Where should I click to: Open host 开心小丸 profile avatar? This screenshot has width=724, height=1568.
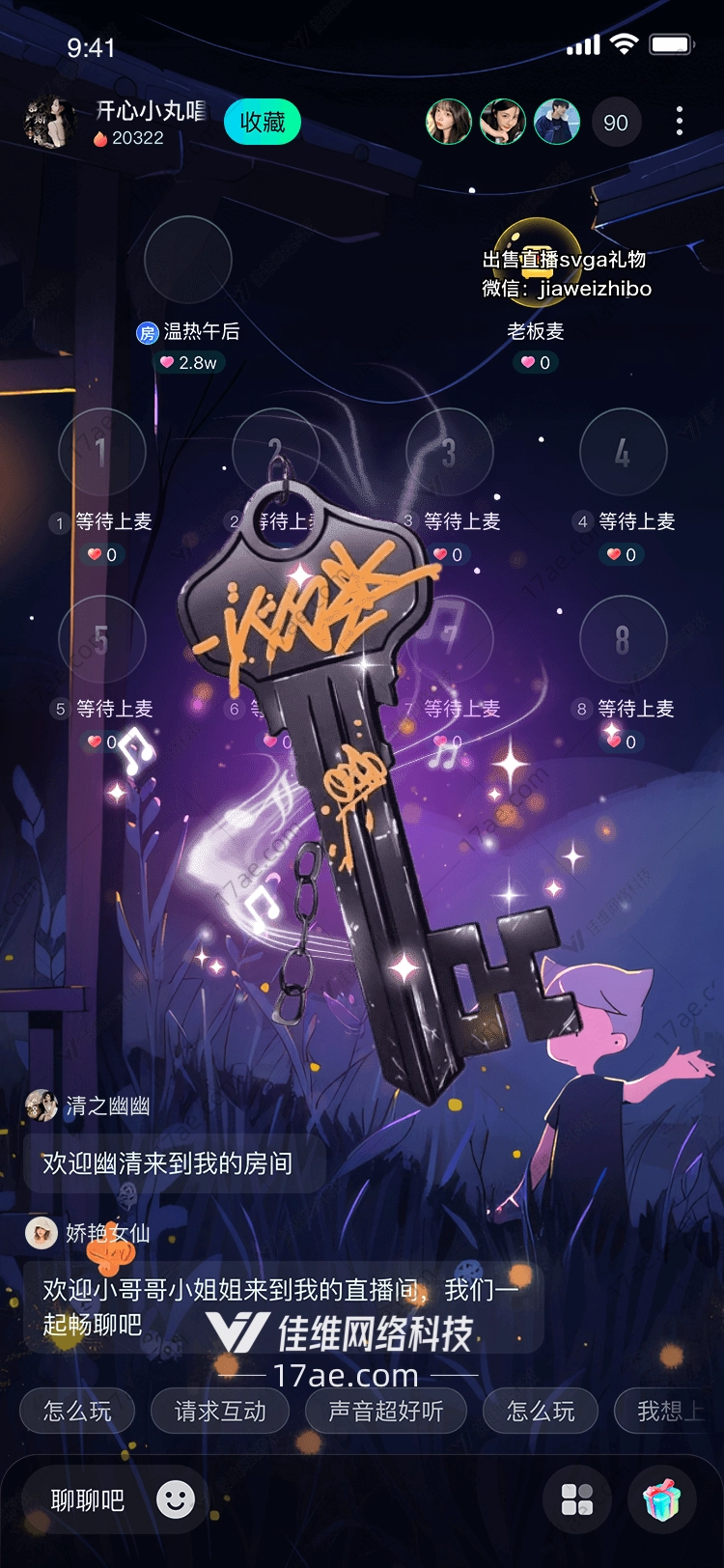point(50,123)
